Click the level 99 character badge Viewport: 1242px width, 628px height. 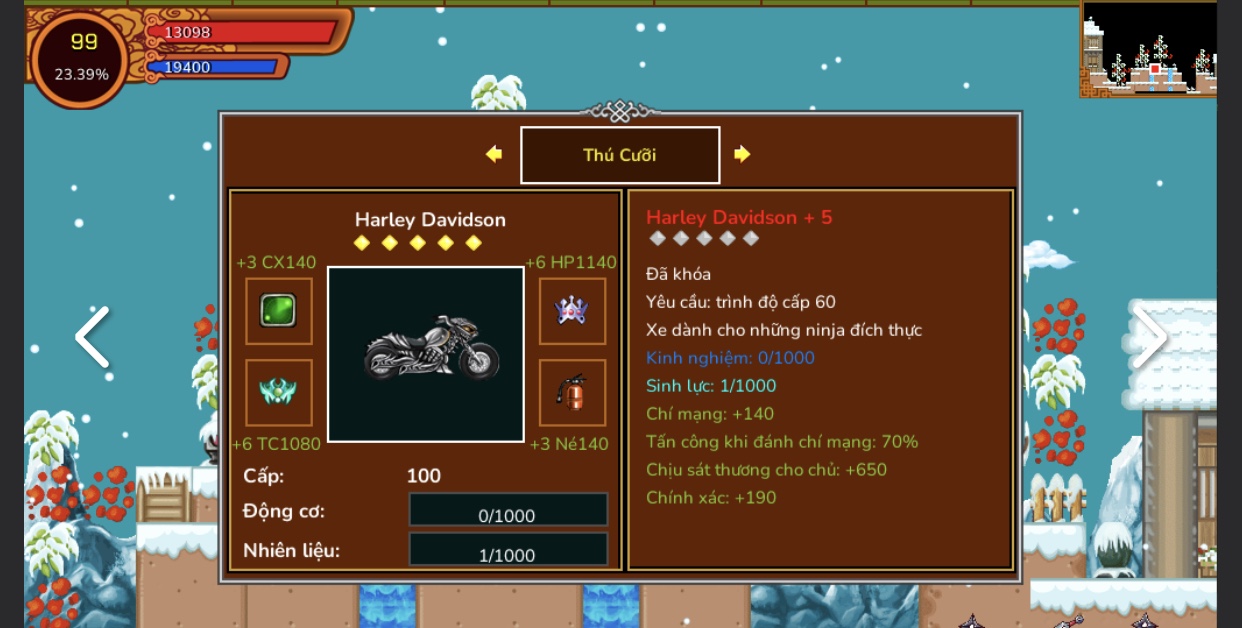[82, 57]
